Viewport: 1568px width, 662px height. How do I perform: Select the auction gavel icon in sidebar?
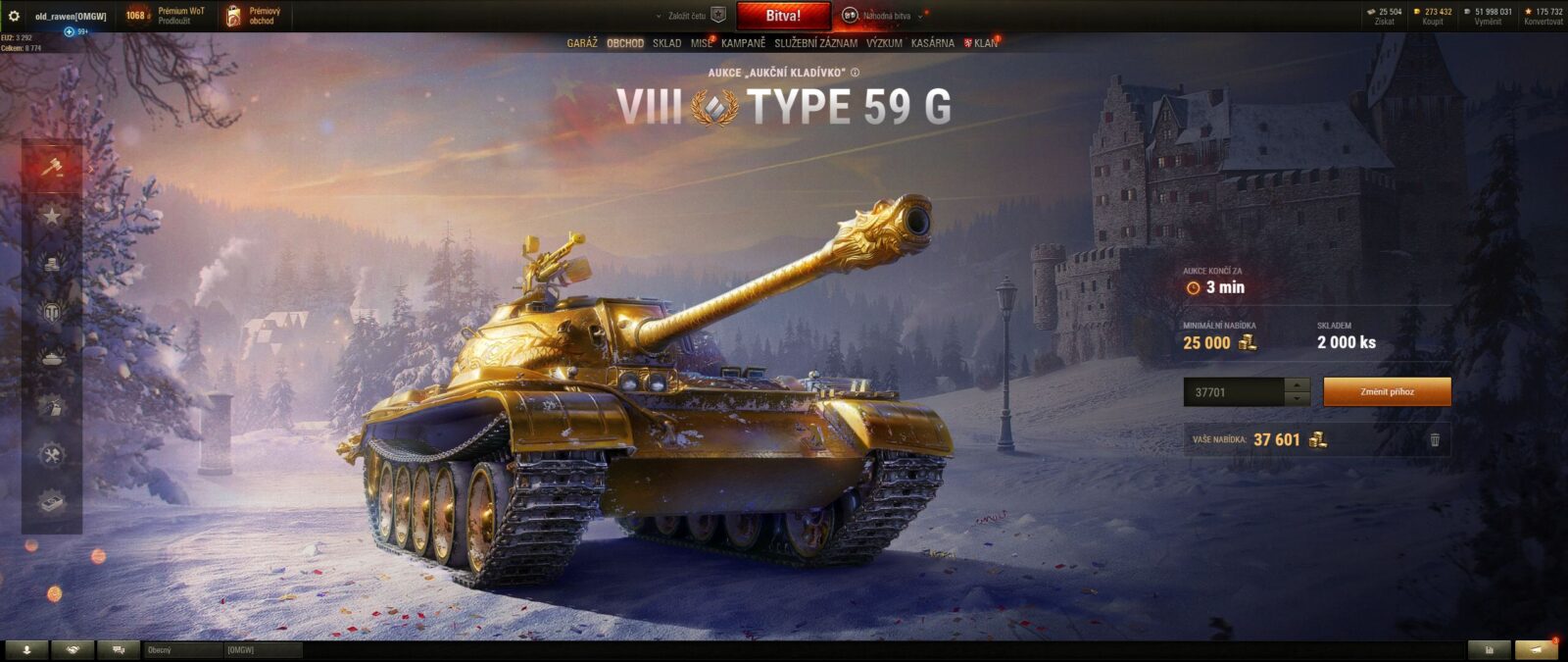[52, 166]
